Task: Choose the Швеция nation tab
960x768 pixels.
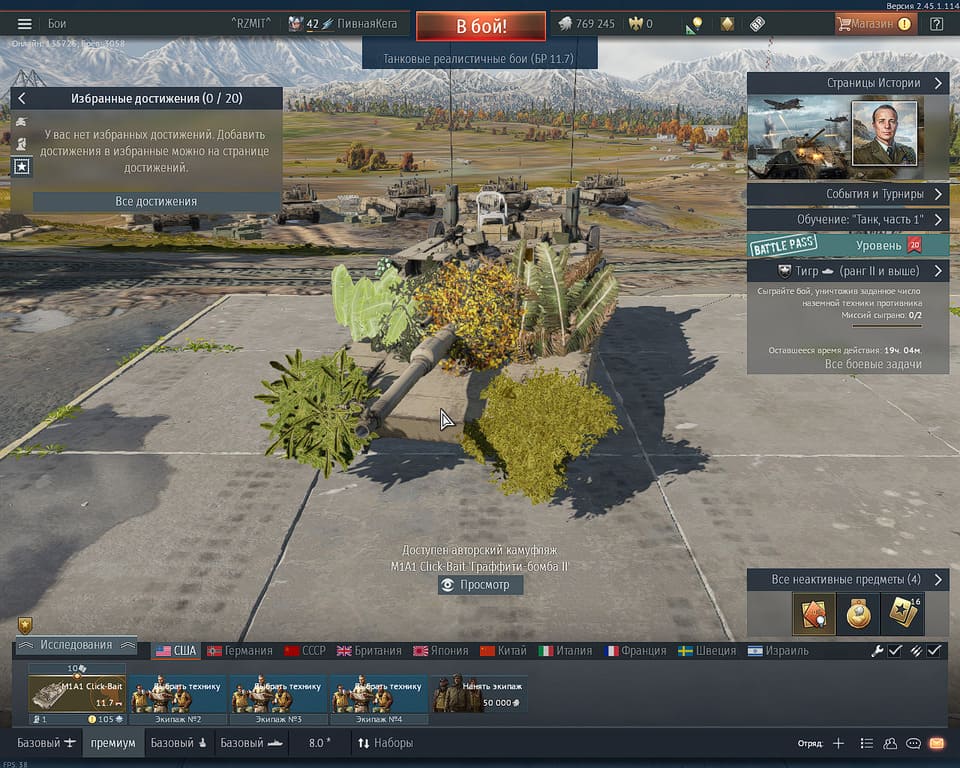Action: tap(701, 651)
